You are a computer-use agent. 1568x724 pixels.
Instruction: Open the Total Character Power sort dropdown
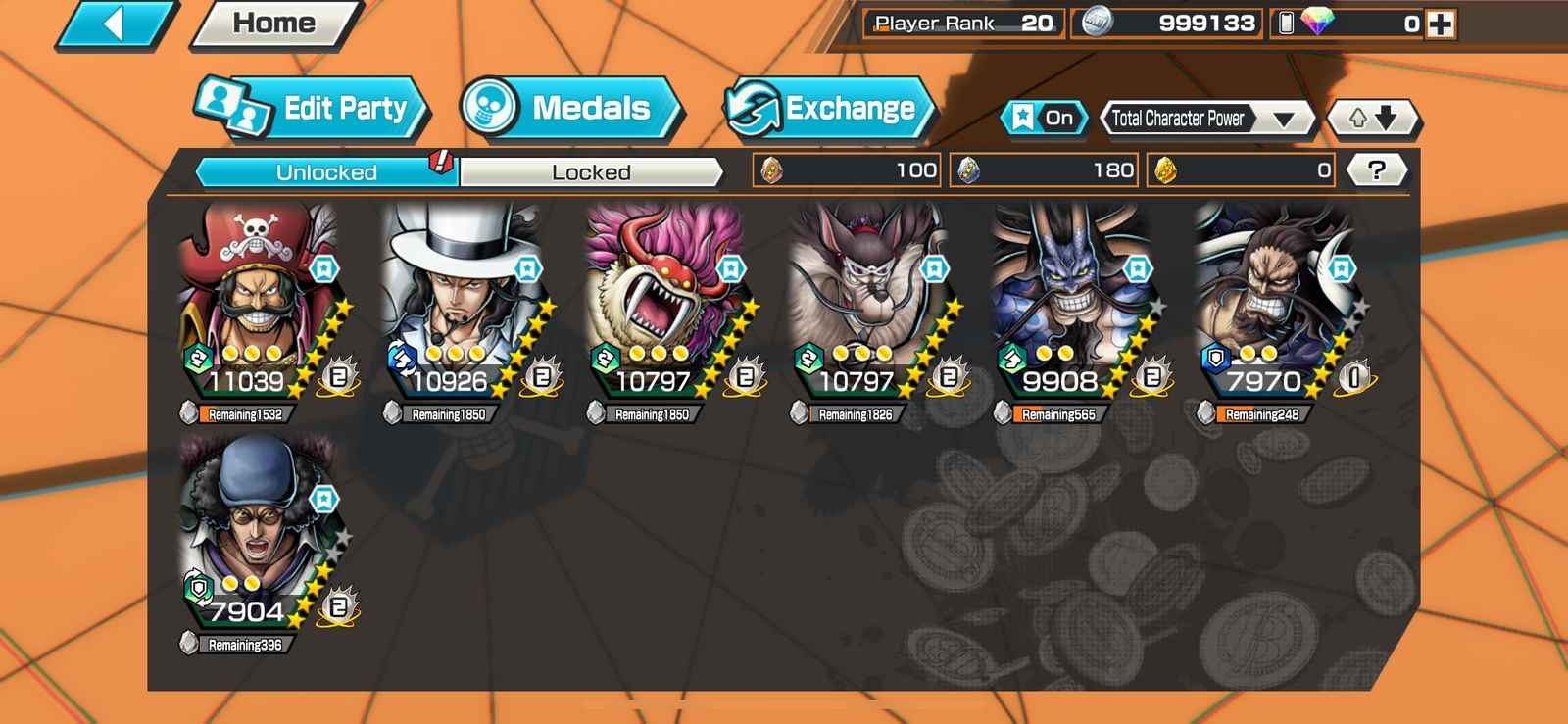coord(1209,119)
